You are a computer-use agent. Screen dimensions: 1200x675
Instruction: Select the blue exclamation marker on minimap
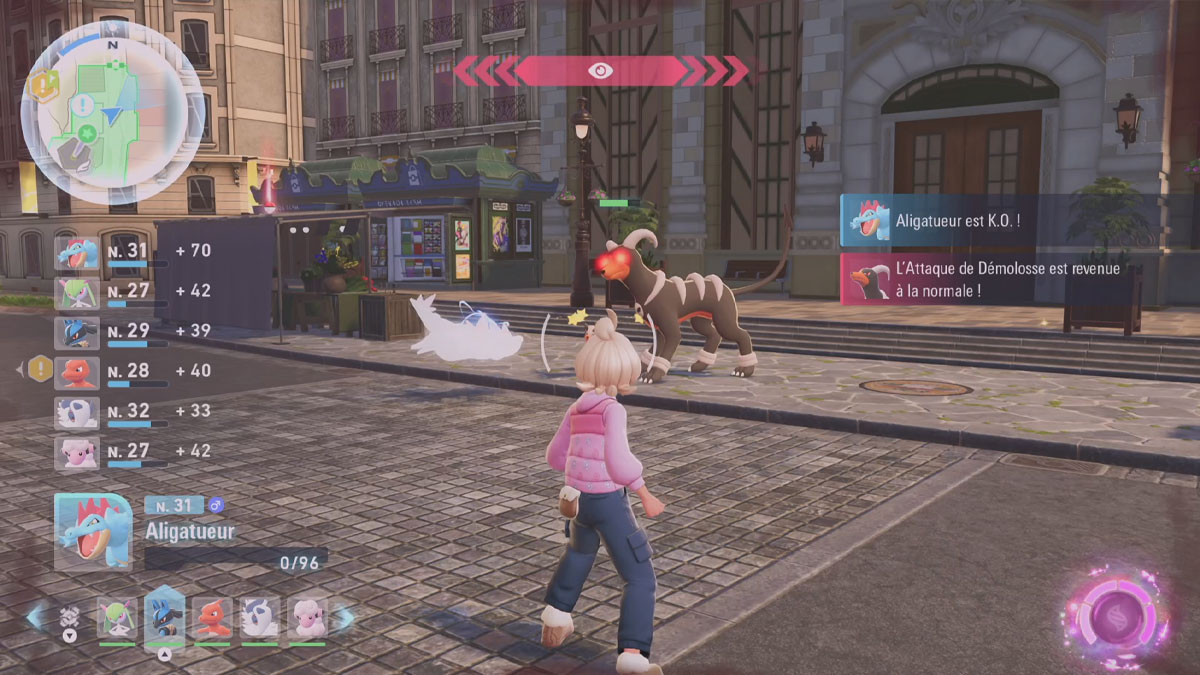[x=84, y=104]
